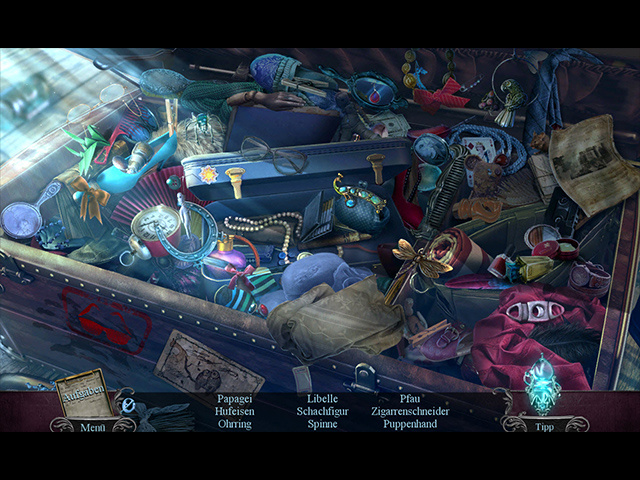Viewport: 640px width, 480px height.
Task: Select the Papagei entry in the word list
Action: pyautogui.click(x=235, y=397)
